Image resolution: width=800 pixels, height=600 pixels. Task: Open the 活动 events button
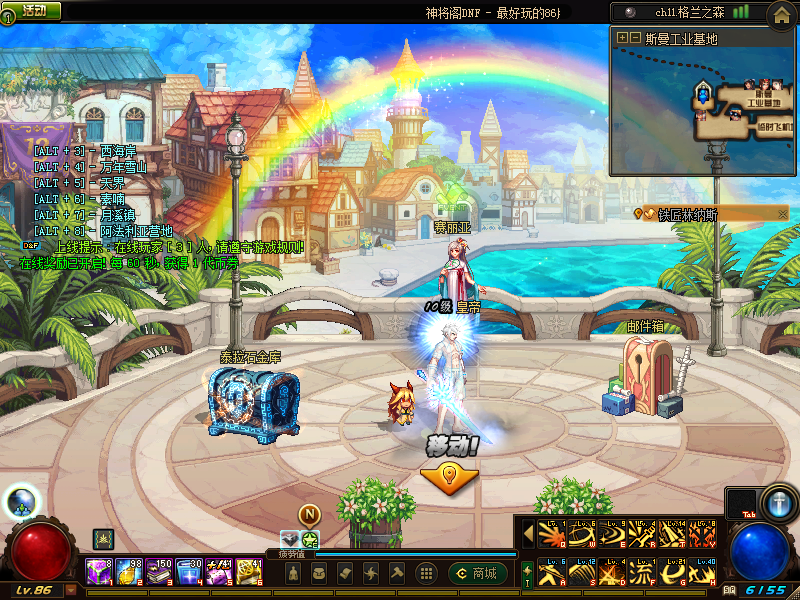tap(33, 10)
